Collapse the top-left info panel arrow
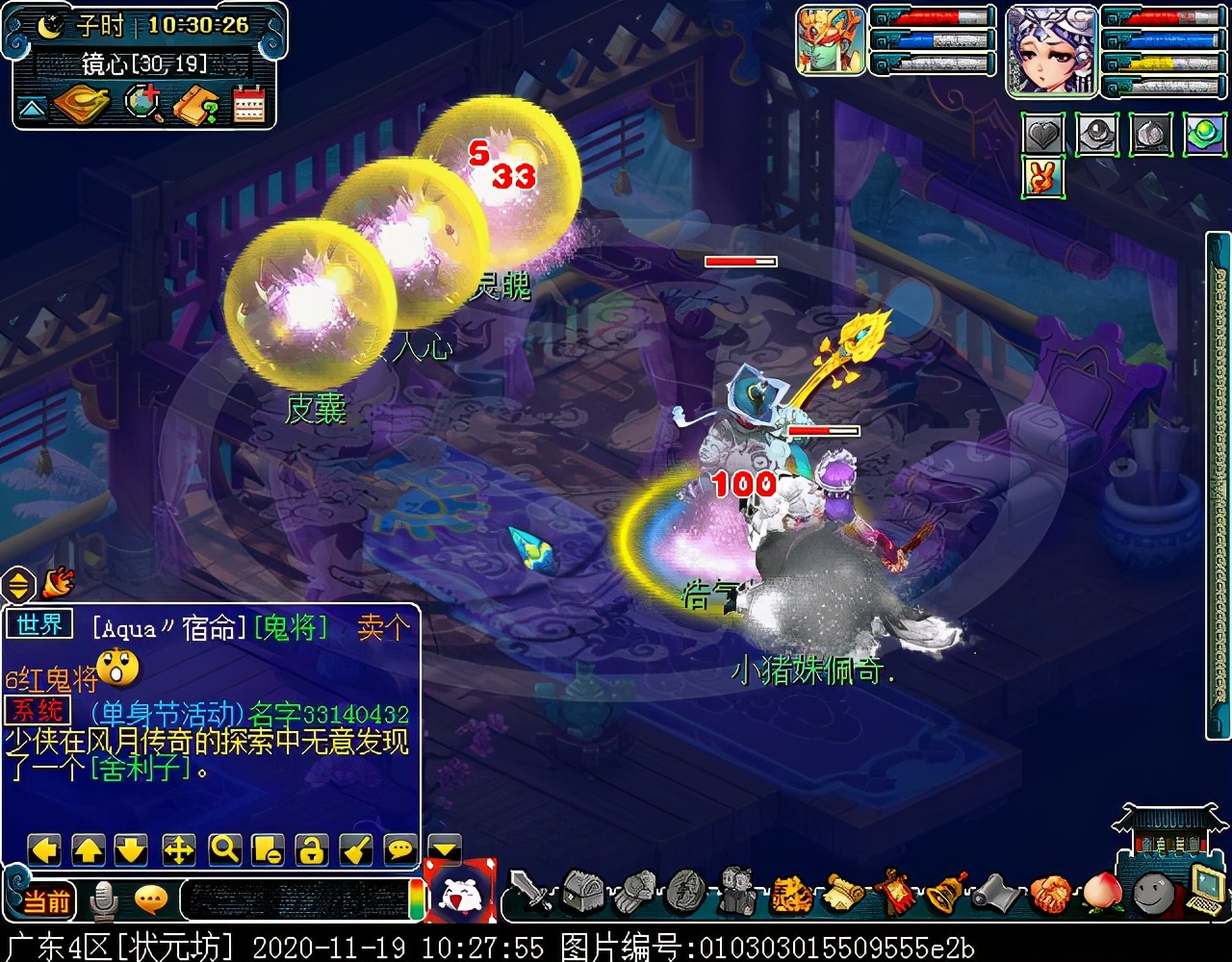 tap(32, 108)
